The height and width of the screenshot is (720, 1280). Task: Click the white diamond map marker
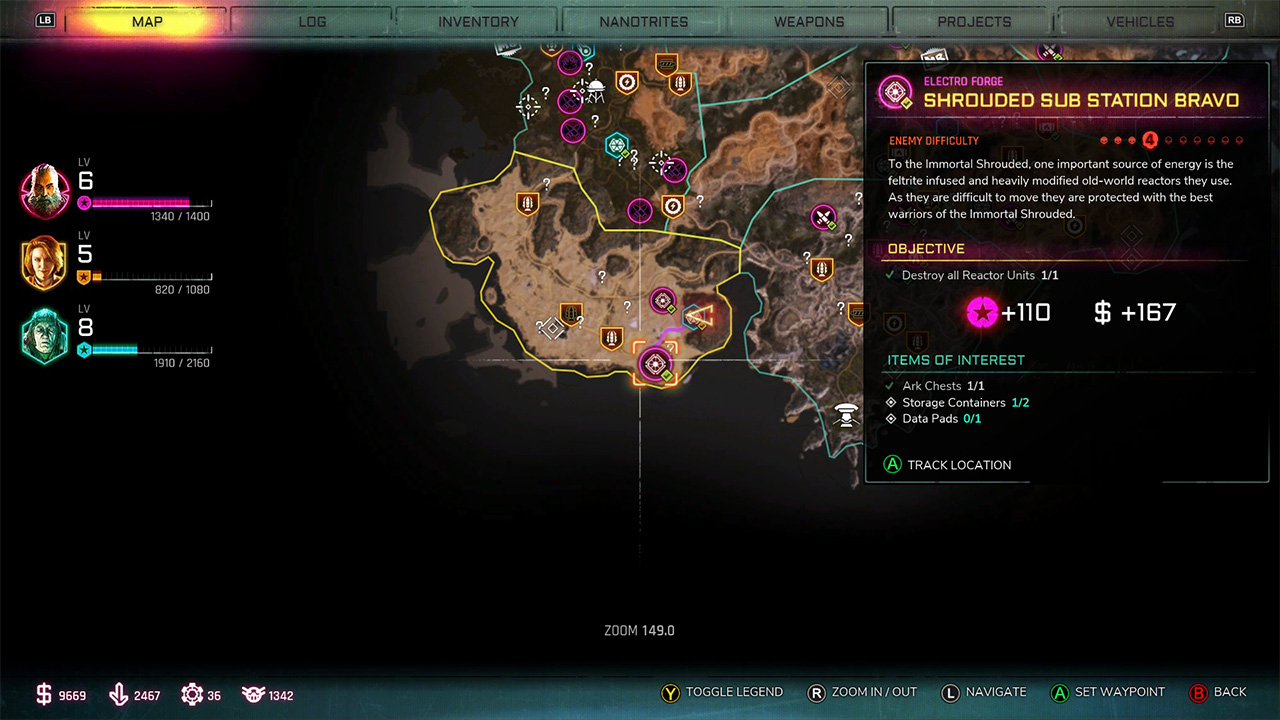coord(551,327)
